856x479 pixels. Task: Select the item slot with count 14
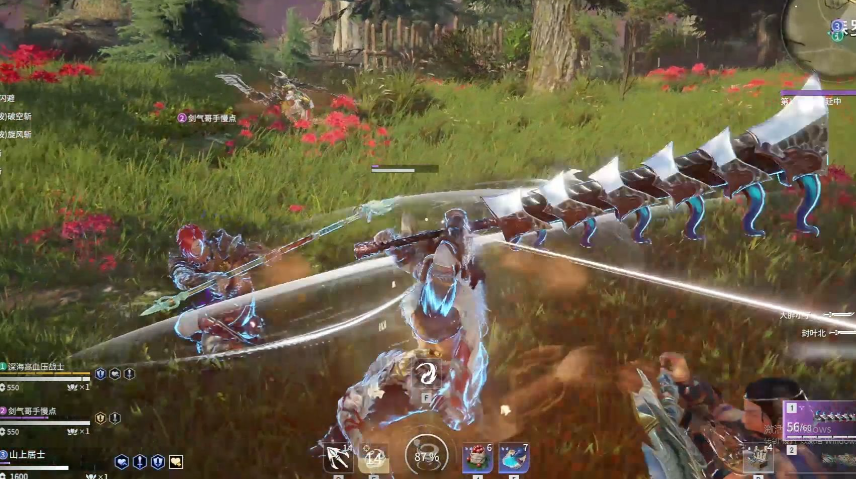pyautogui.click(x=374, y=458)
